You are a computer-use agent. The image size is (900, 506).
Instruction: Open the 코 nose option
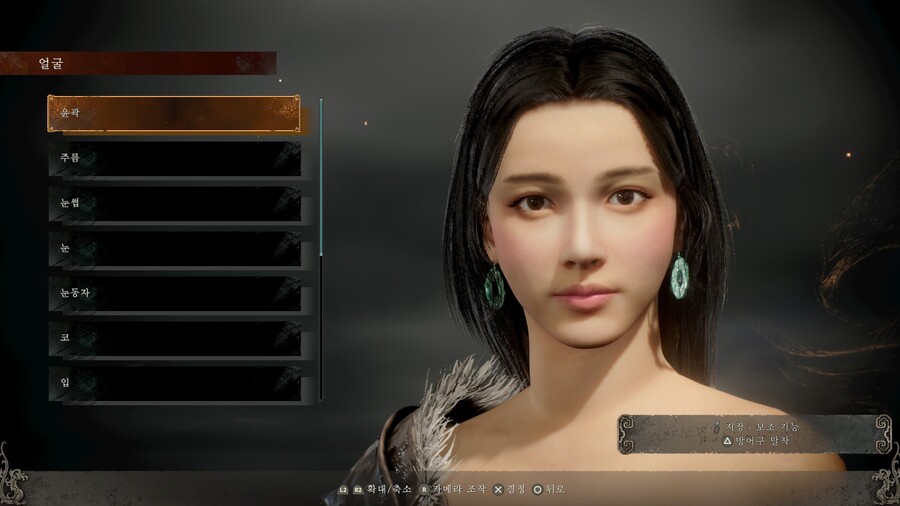pos(174,339)
